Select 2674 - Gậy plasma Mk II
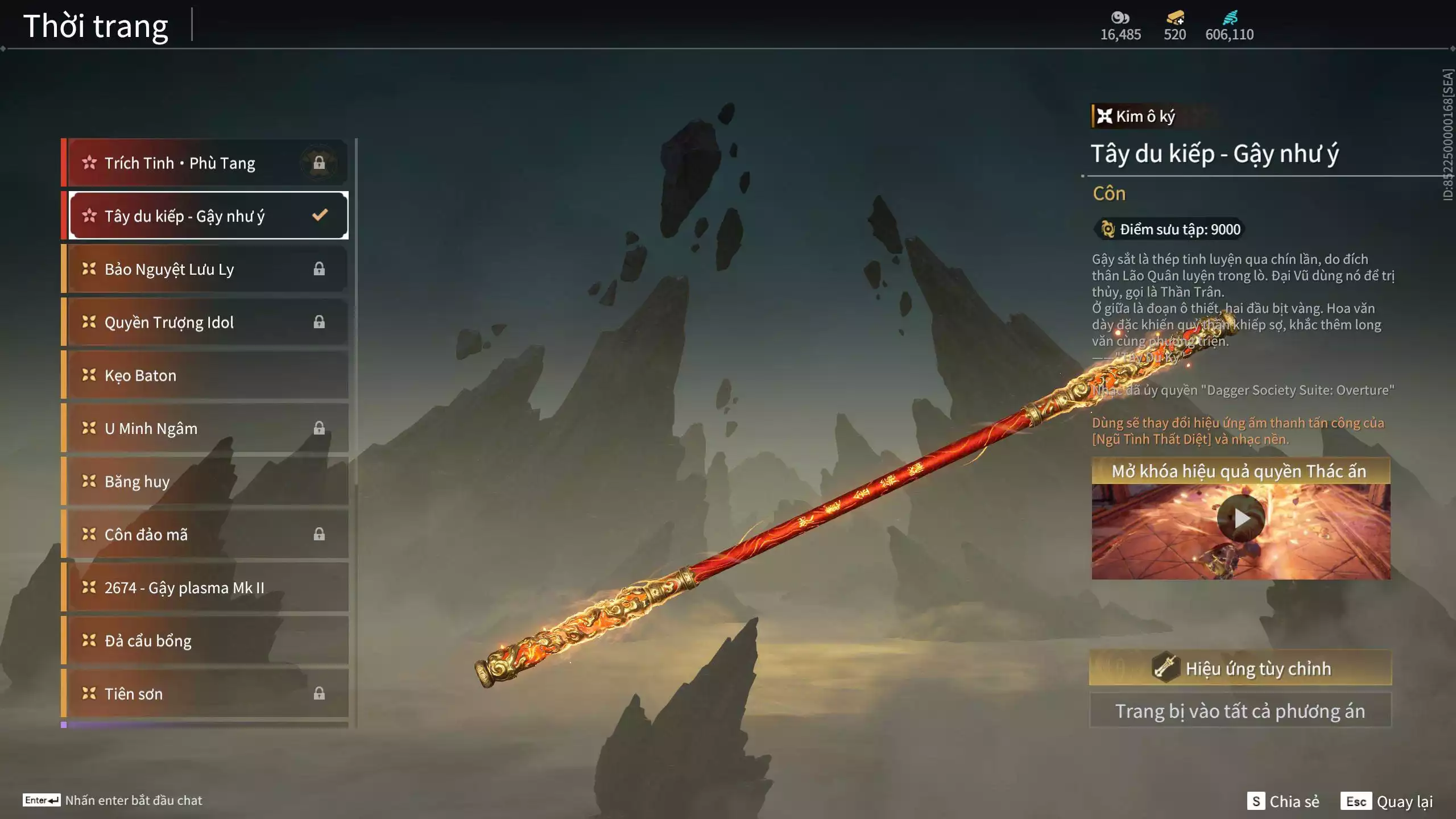Image resolution: width=1456 pixels, height=819 pixels. coord(206,588)
